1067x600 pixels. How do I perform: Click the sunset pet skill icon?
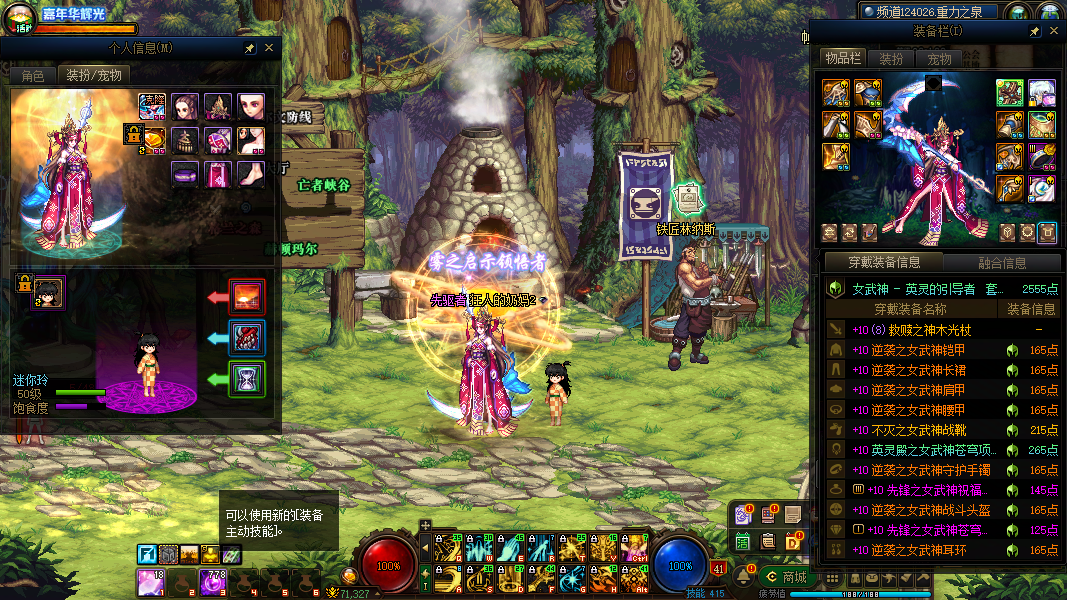coord(247,297)
